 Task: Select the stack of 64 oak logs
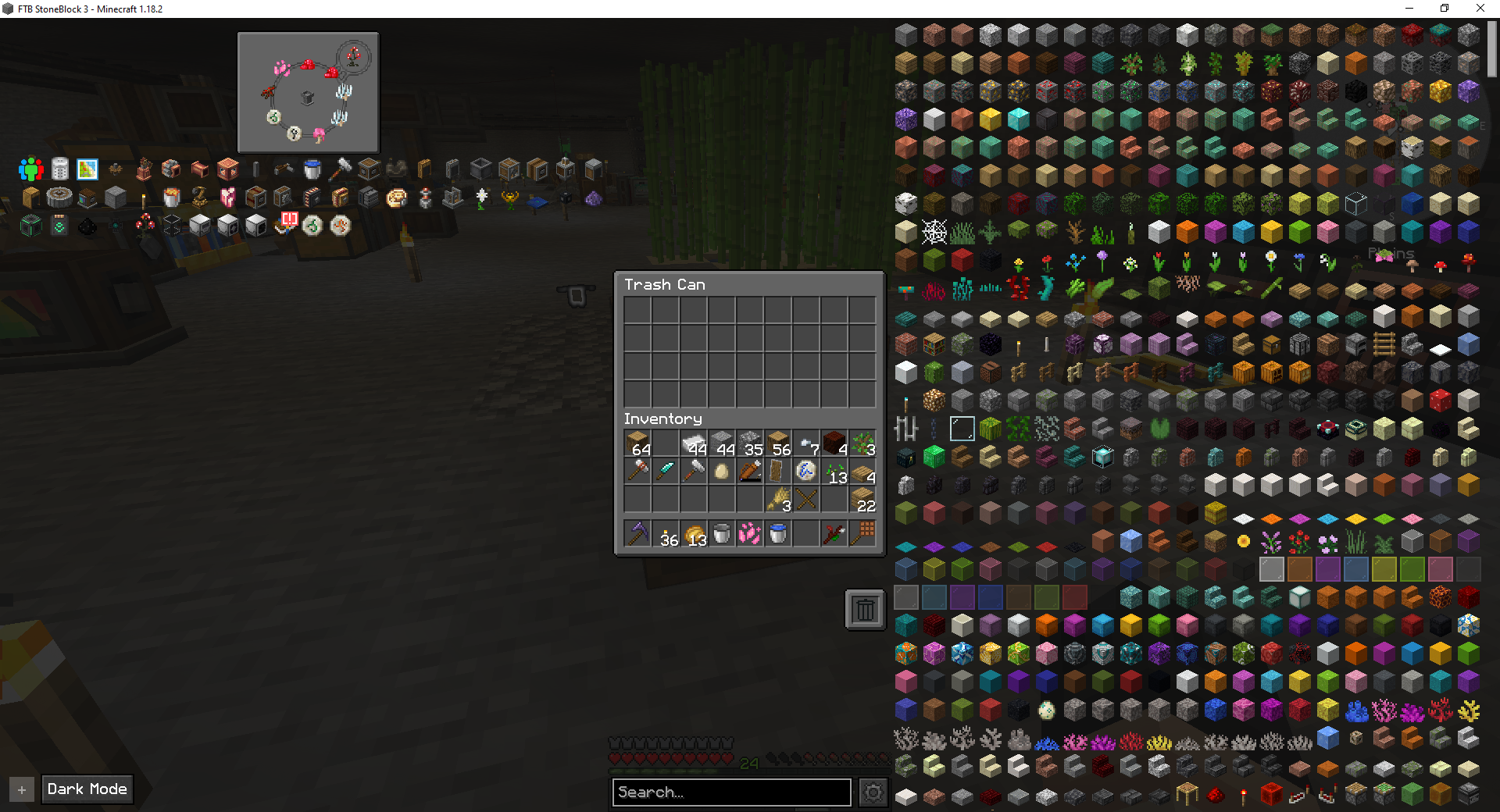pos(637,443)
